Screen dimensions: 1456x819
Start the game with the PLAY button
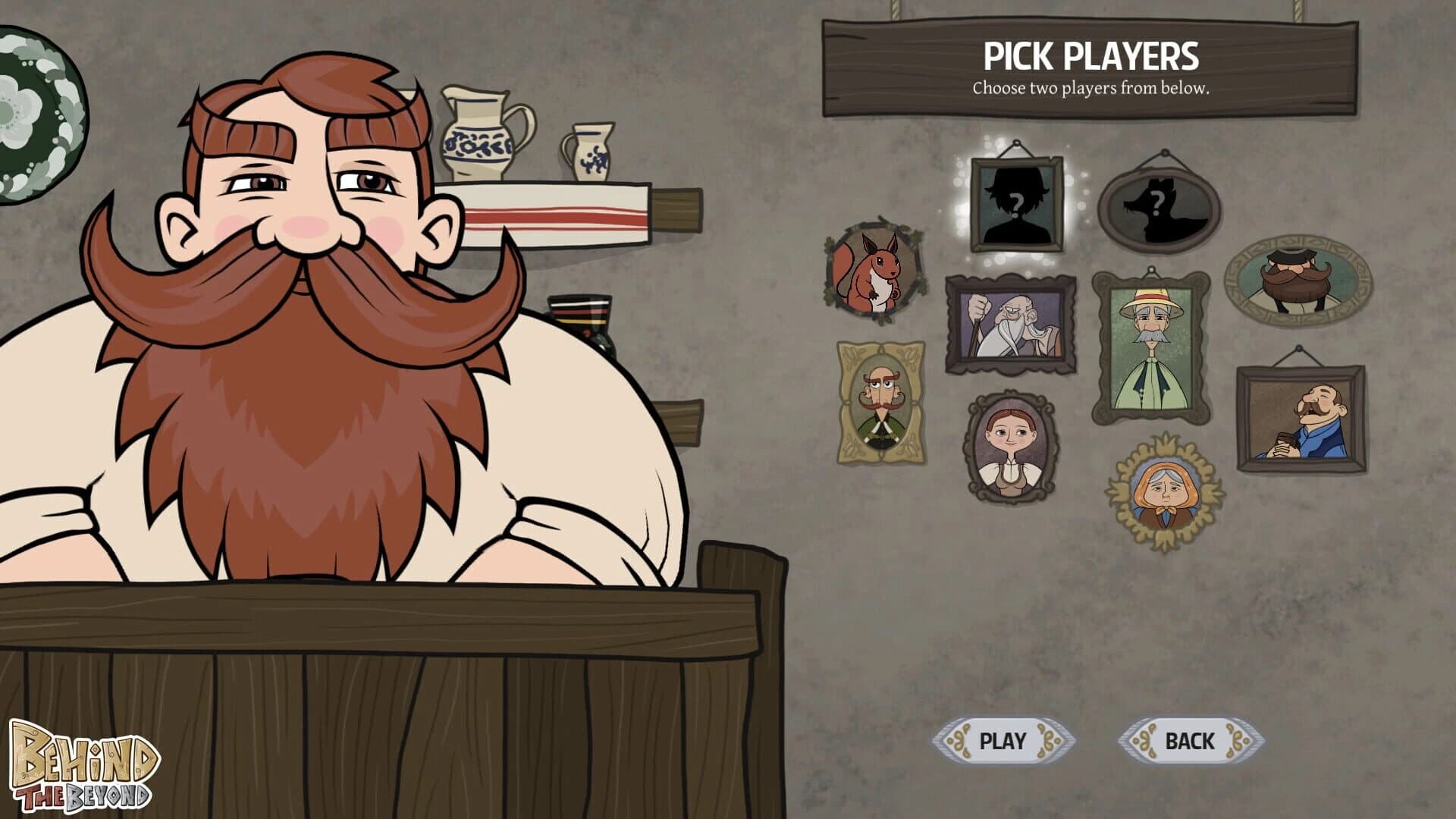coord(1003,740)
